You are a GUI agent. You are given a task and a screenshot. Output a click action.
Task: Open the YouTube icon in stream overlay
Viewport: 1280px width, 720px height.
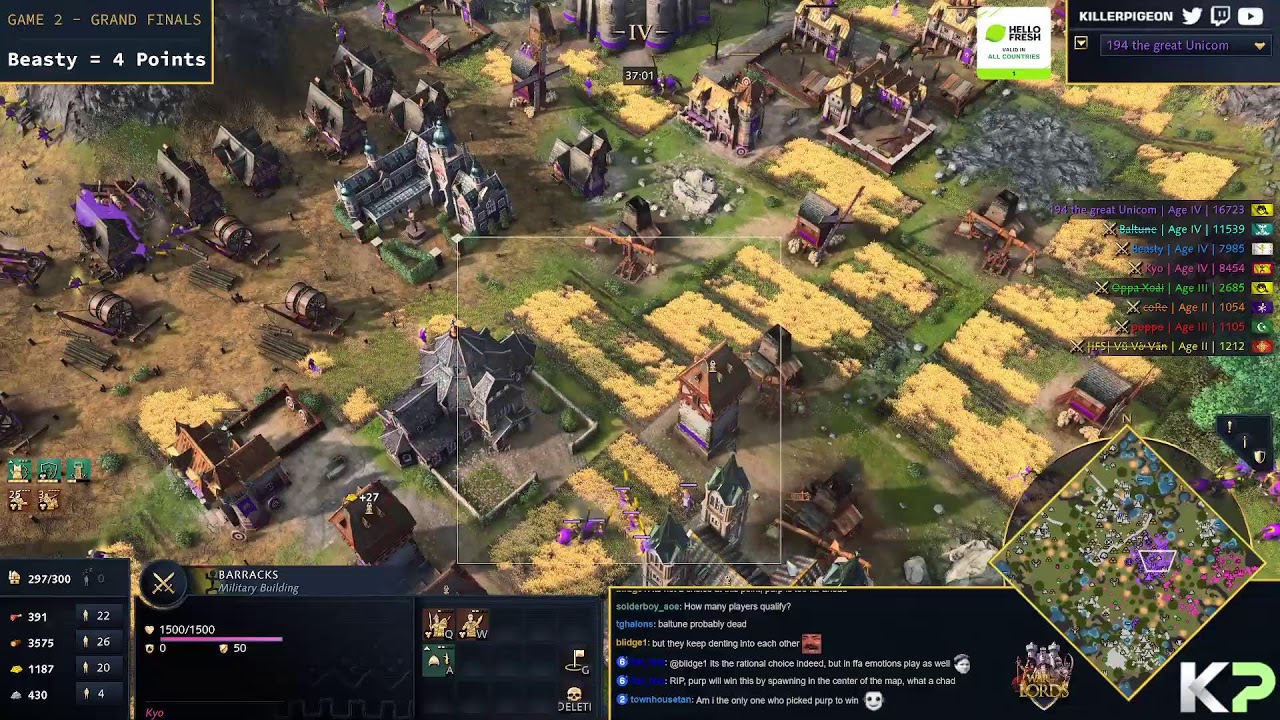(x=1250, y=16)
